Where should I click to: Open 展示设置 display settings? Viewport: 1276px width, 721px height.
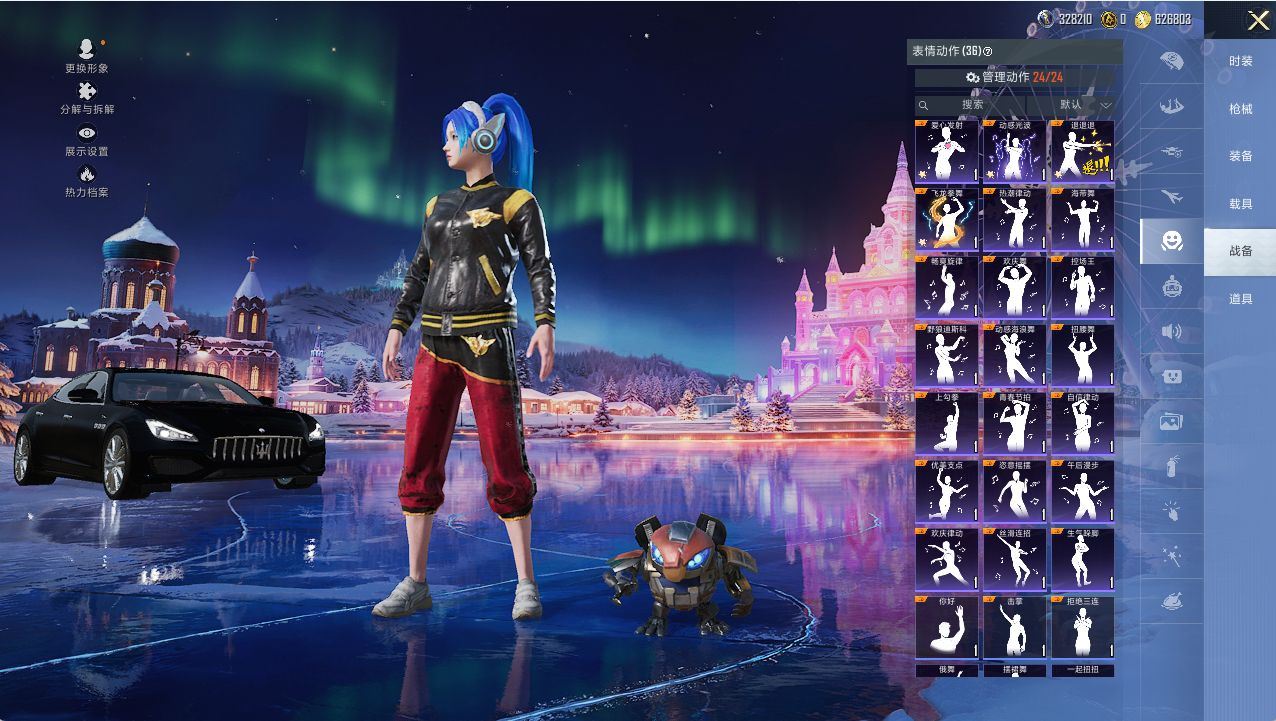(87, 139)
